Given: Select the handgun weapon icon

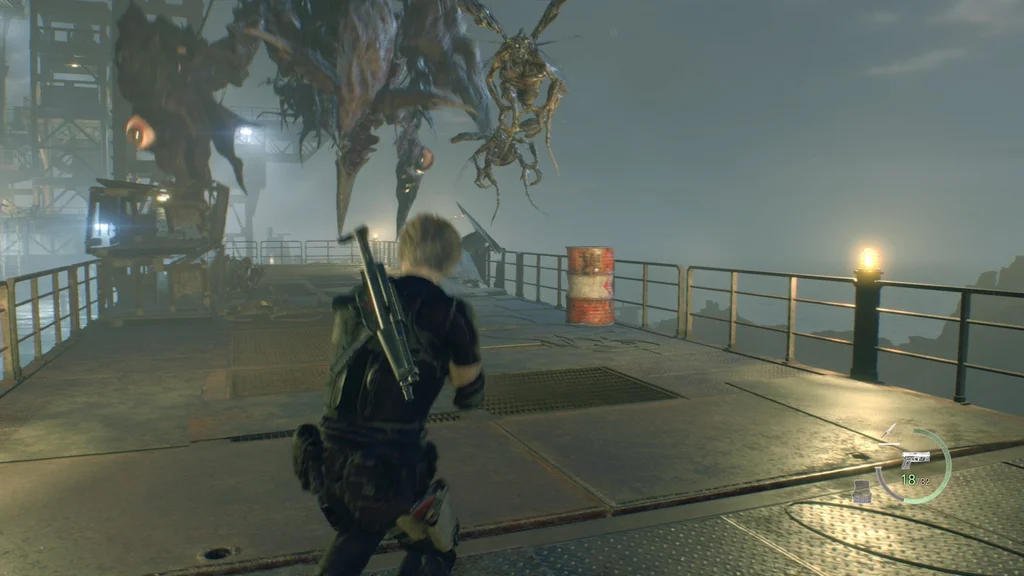Looking at the screenshot, I should click(915, 459).
